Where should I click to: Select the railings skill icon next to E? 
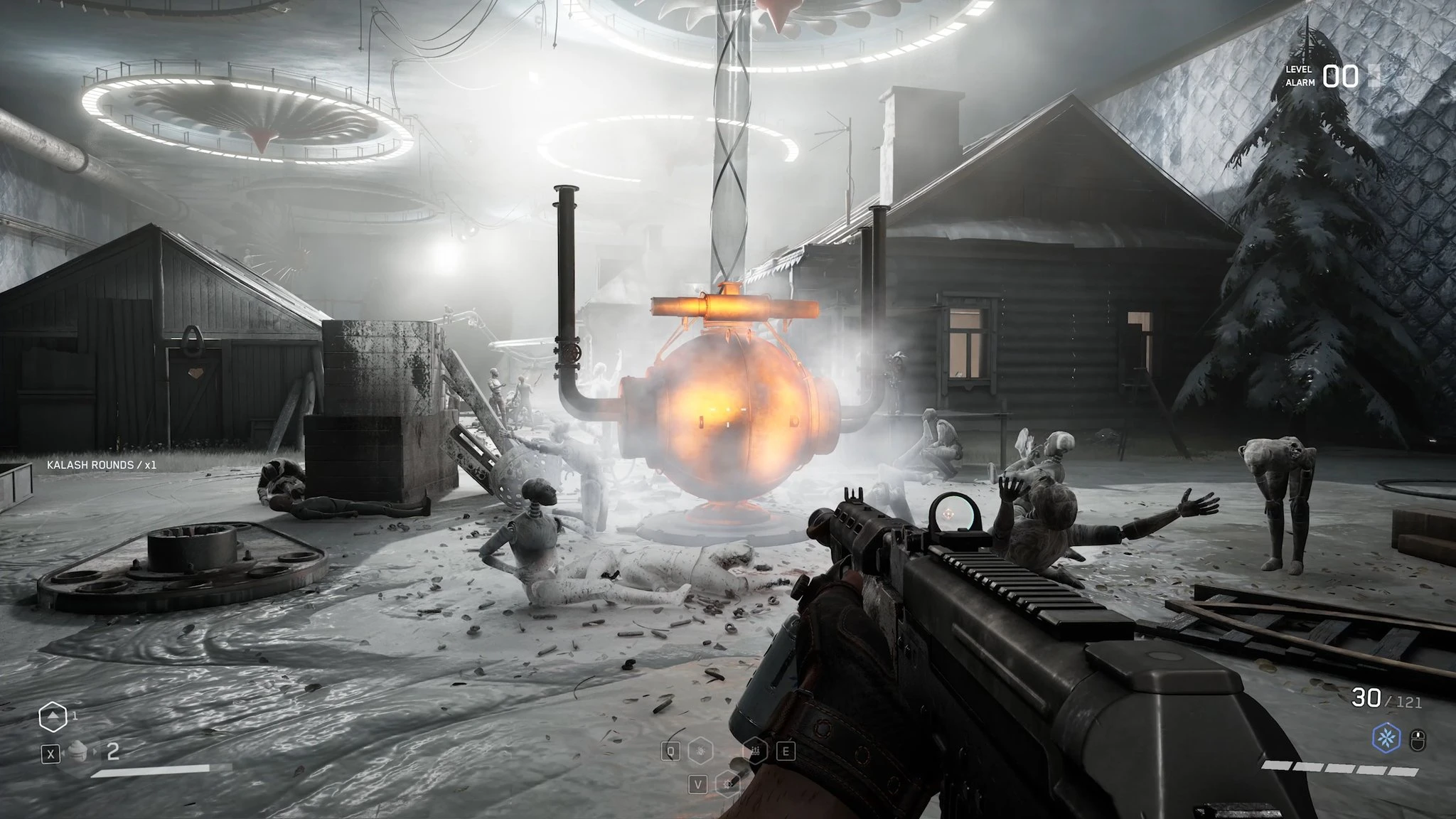754,751
